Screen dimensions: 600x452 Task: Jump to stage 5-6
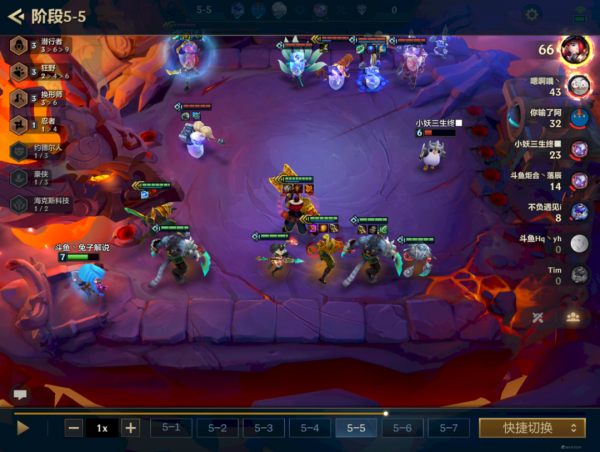pyautogui.click(x=402, y=427)
